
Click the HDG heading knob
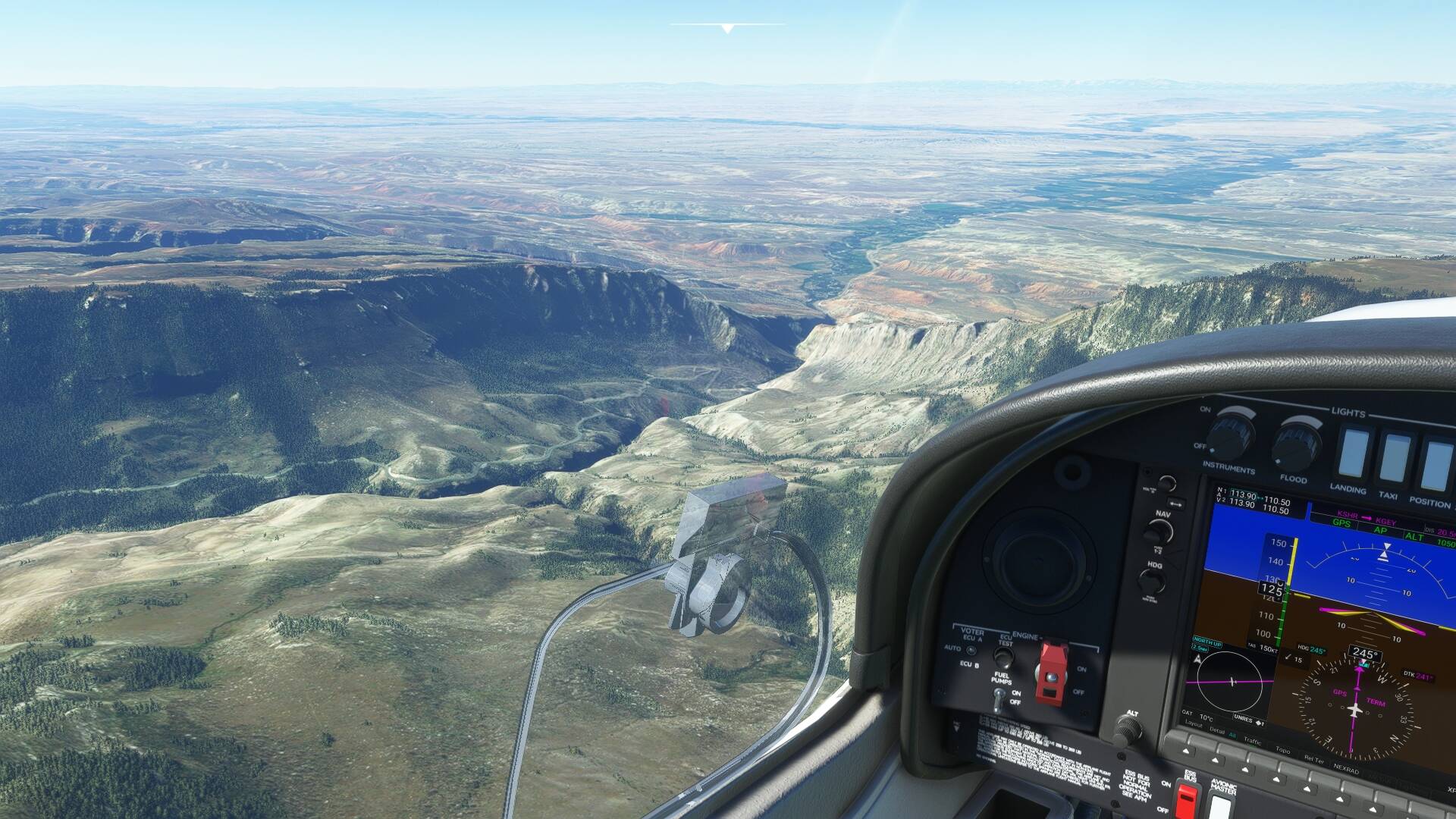[x=1151, y=582]
